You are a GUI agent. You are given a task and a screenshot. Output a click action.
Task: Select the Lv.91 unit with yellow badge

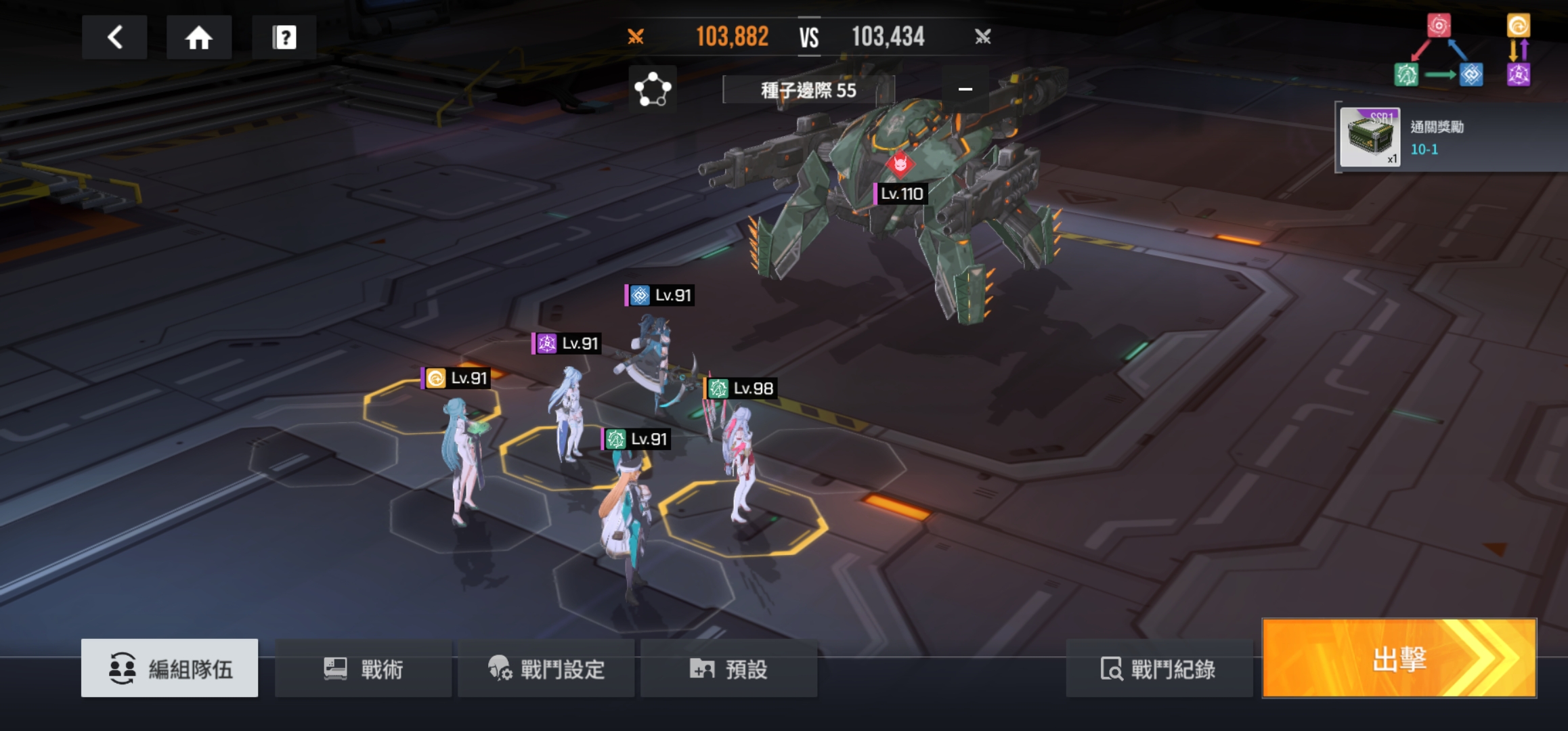coord(462,453)
